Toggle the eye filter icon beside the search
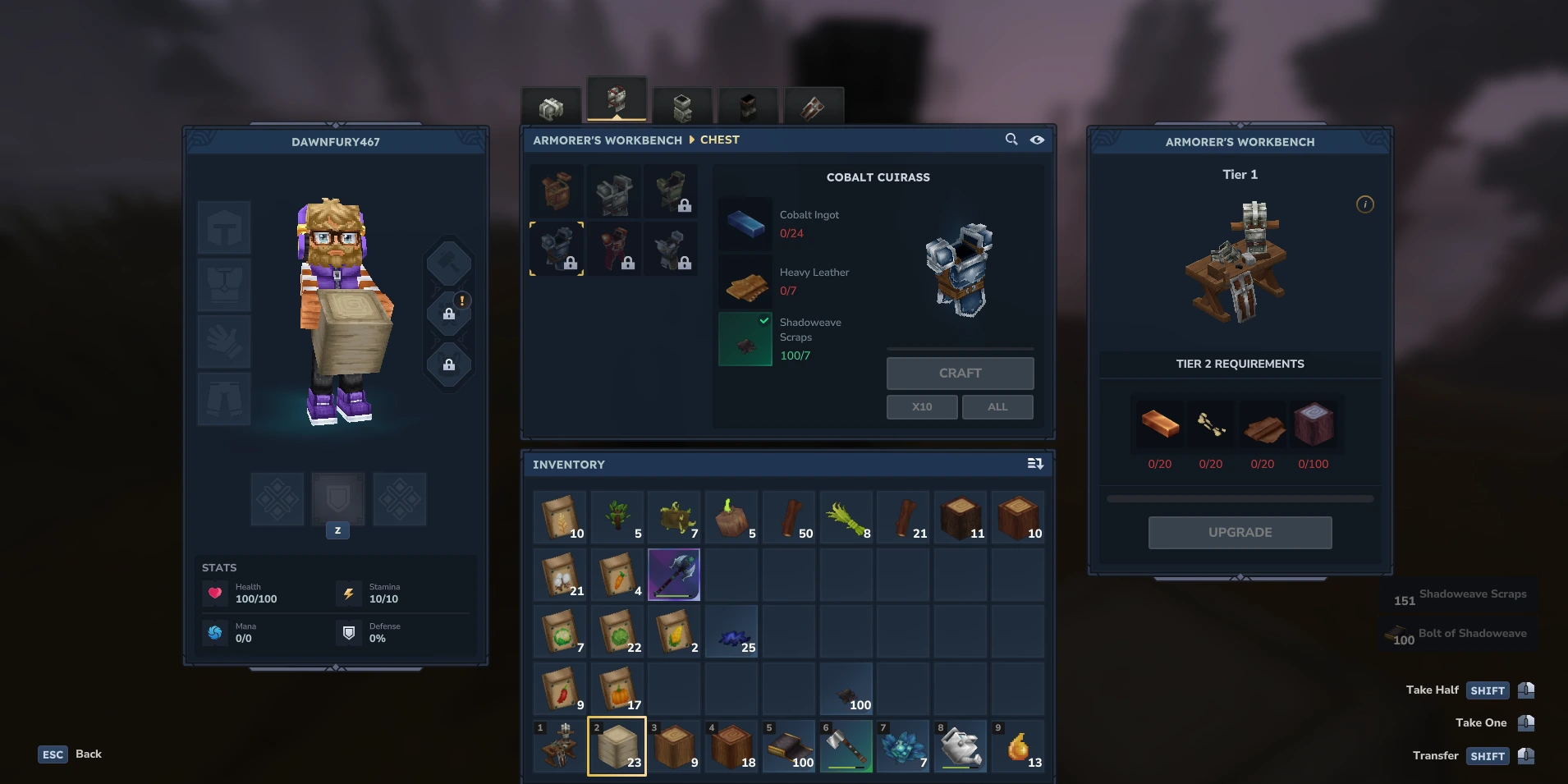Viewport: 1568px width, 784px height. (x=1037, y=140)
